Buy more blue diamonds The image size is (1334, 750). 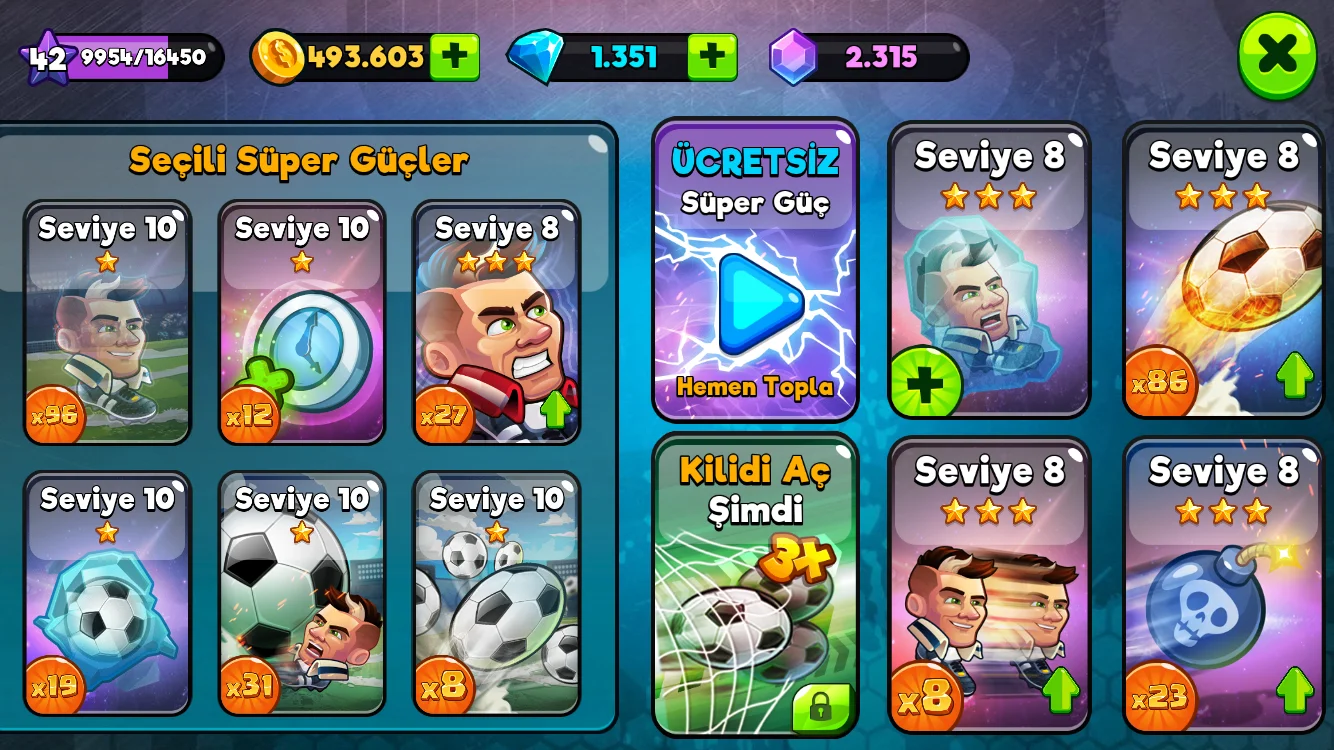point(712,57)
